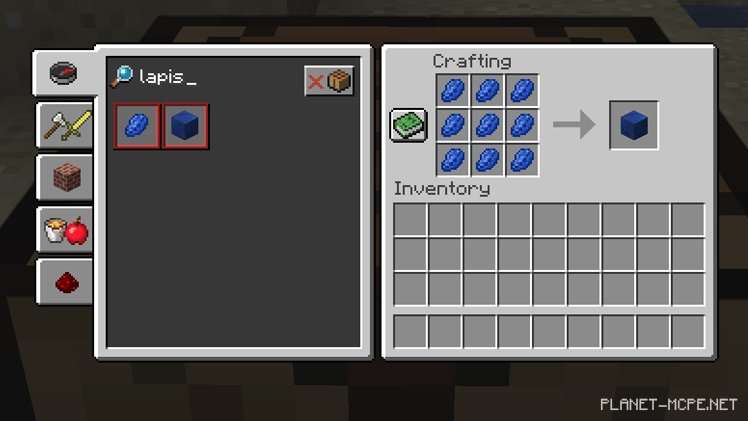The width and height of the screenshot is (748, 421).
Task: Switch to the redstone dust tab
Action: point(66,284)
